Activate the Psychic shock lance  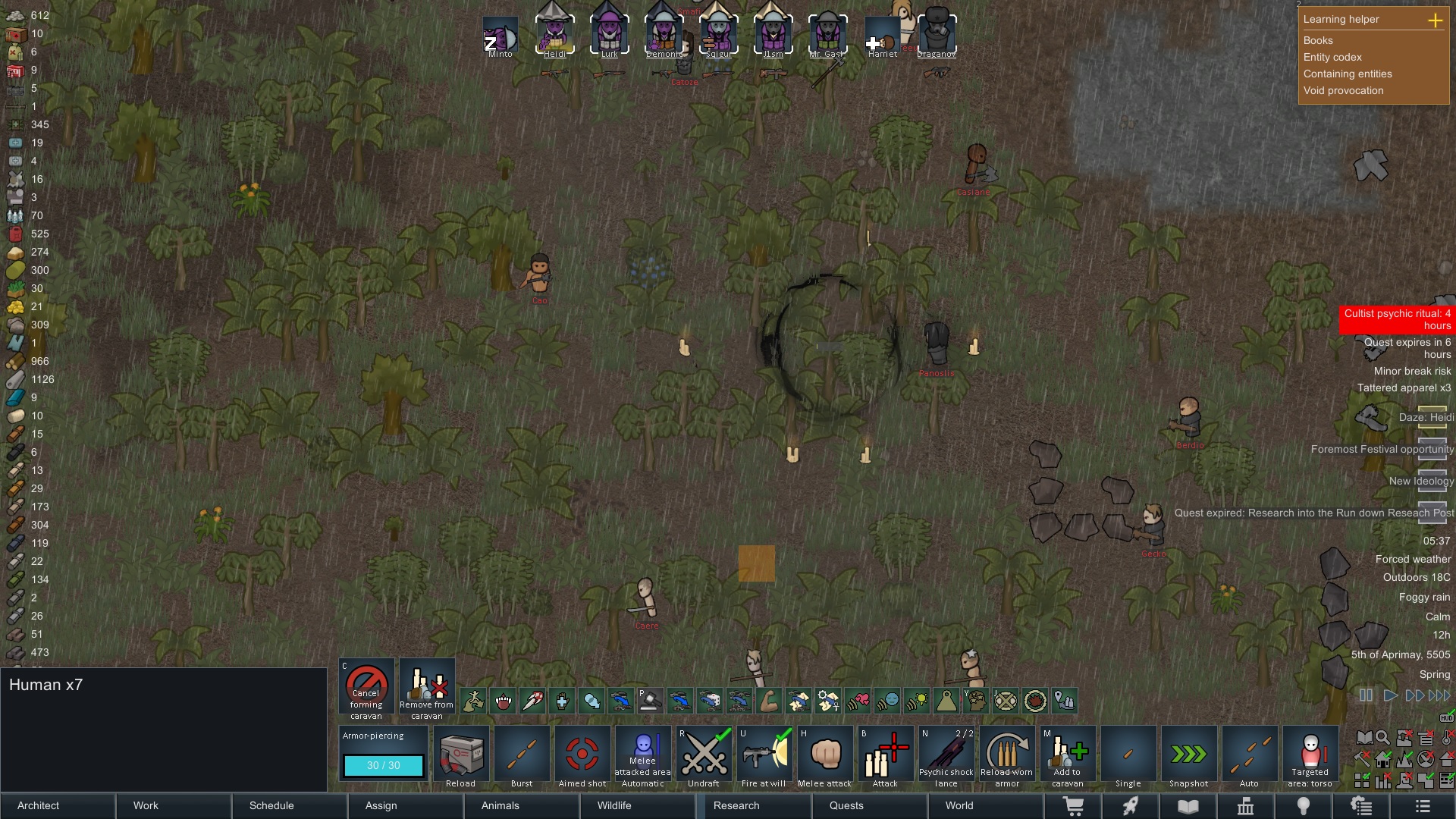pyautogui.click(x=946, y=756)
